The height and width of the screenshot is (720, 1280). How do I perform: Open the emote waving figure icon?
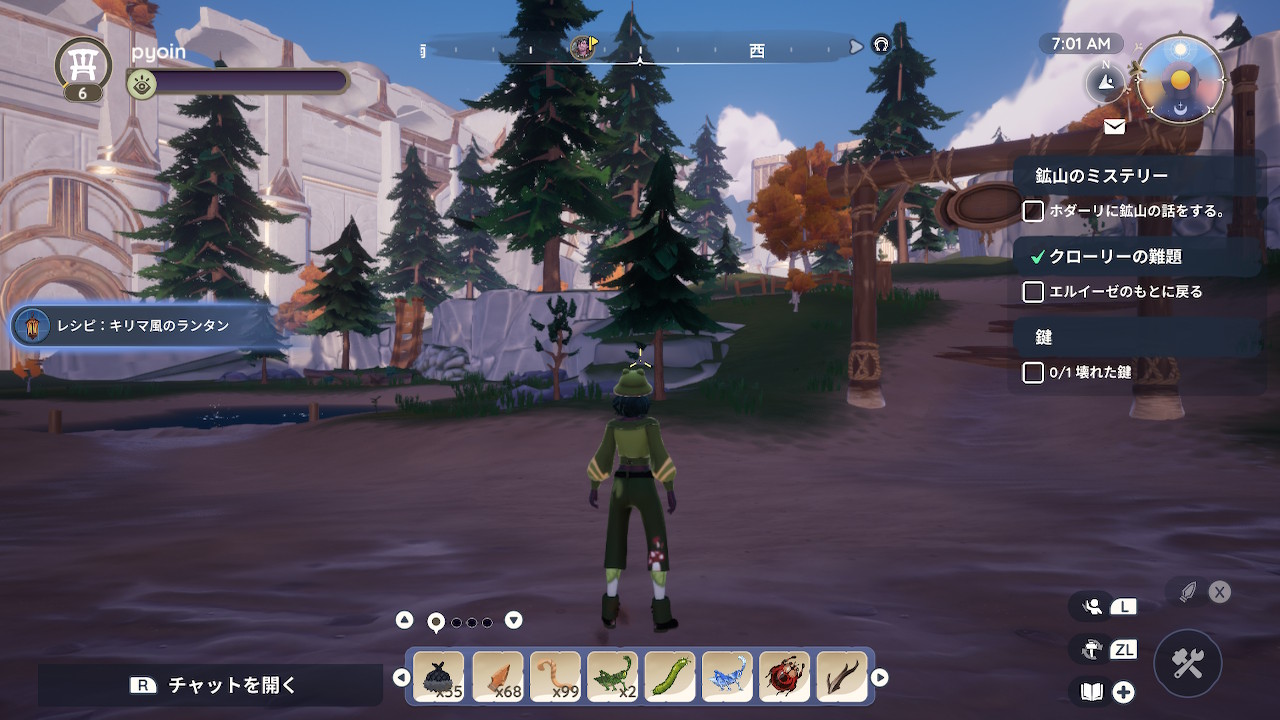pos(1093,606)
